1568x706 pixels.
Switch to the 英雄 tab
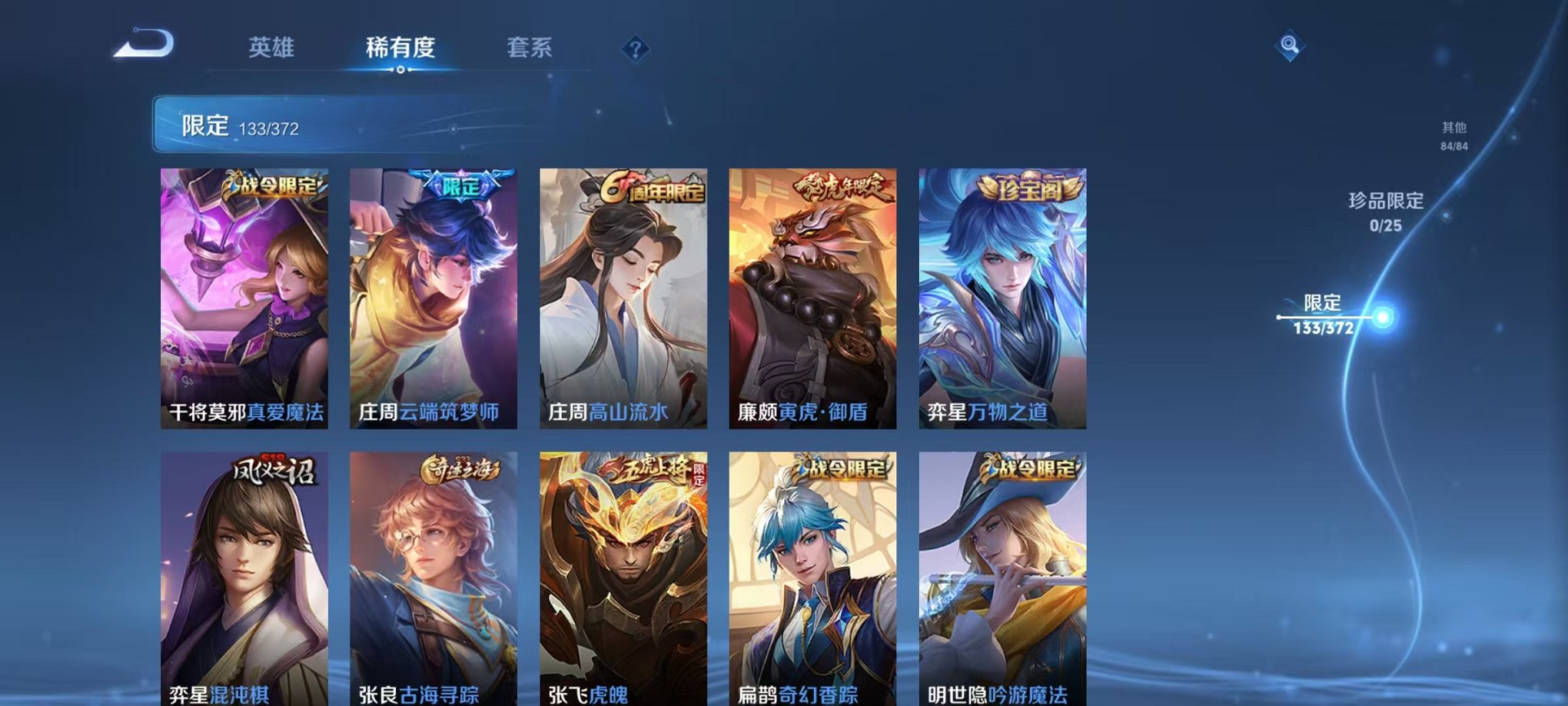(273, 48)
